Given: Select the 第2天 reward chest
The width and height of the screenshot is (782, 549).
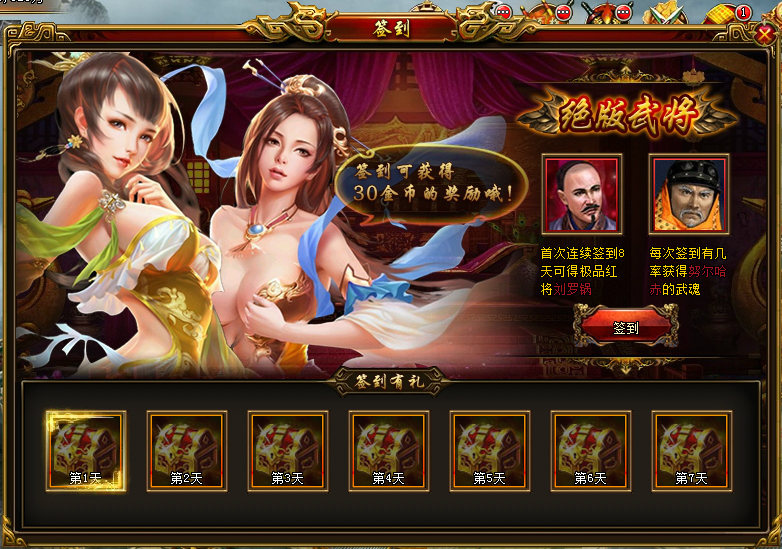Looking at the screenshot, I should pyautogui.click(x=187, y=451).
